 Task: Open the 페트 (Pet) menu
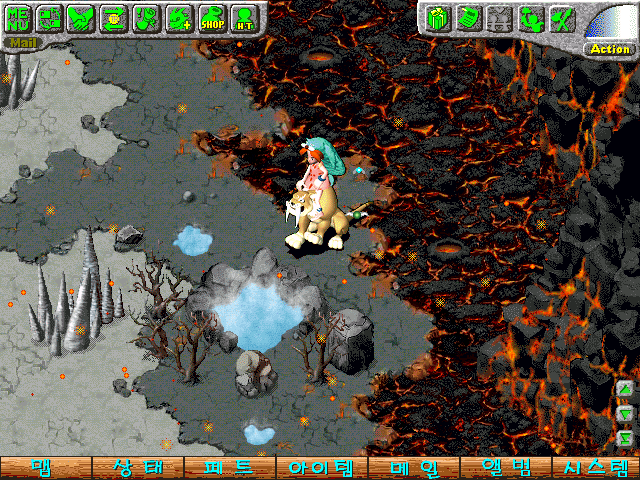tap(229, 468)
